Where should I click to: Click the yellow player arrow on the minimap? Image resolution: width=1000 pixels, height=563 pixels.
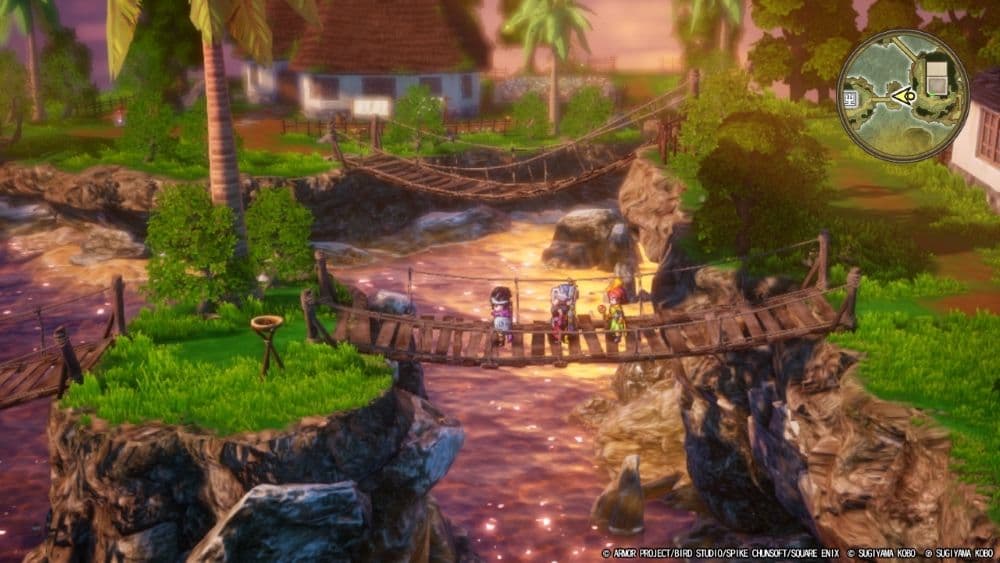pos(904,96)
